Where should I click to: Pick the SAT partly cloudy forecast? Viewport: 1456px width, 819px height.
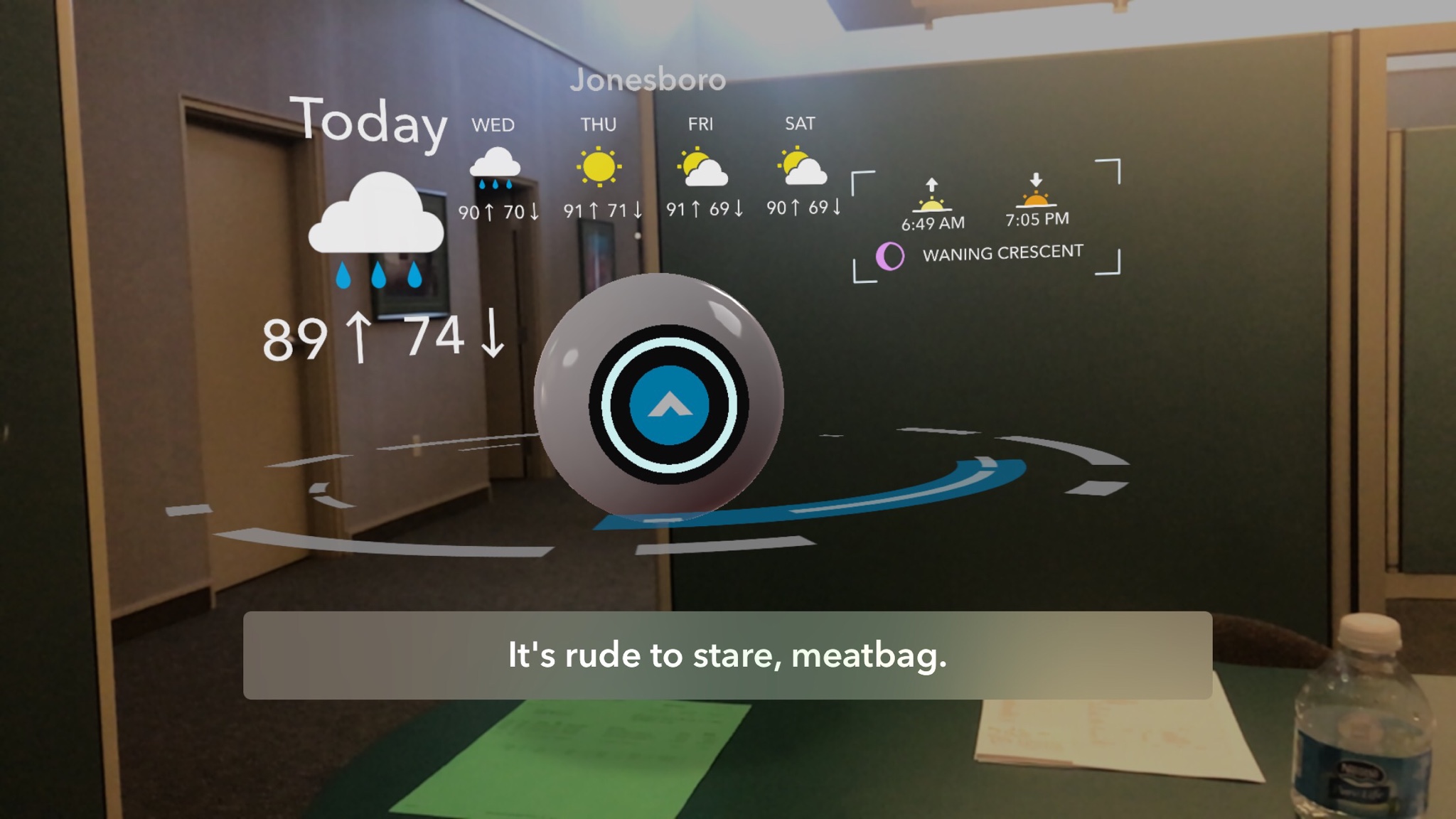801,167
